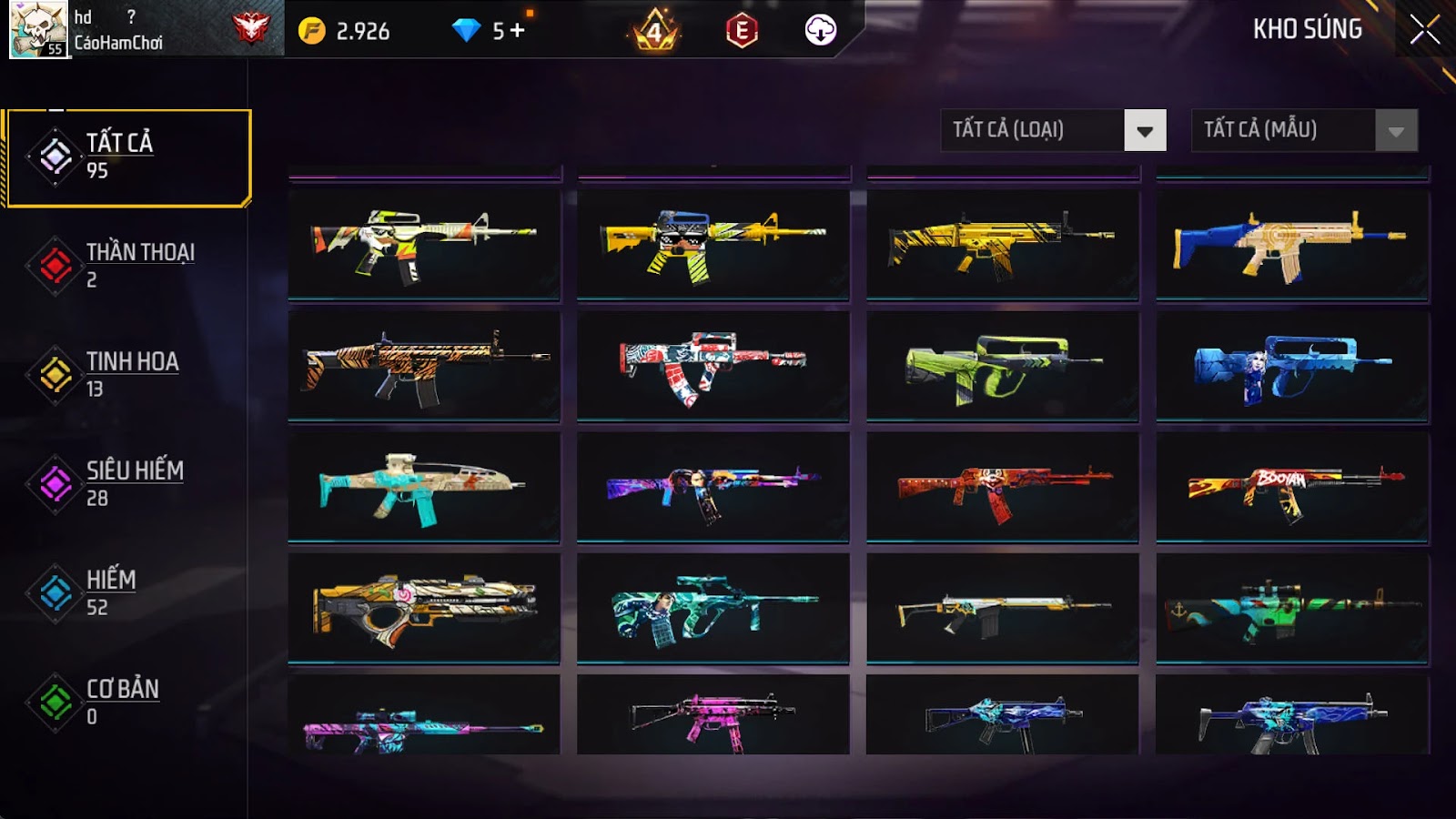Add diamonds with the plus button

click(518, 31)
